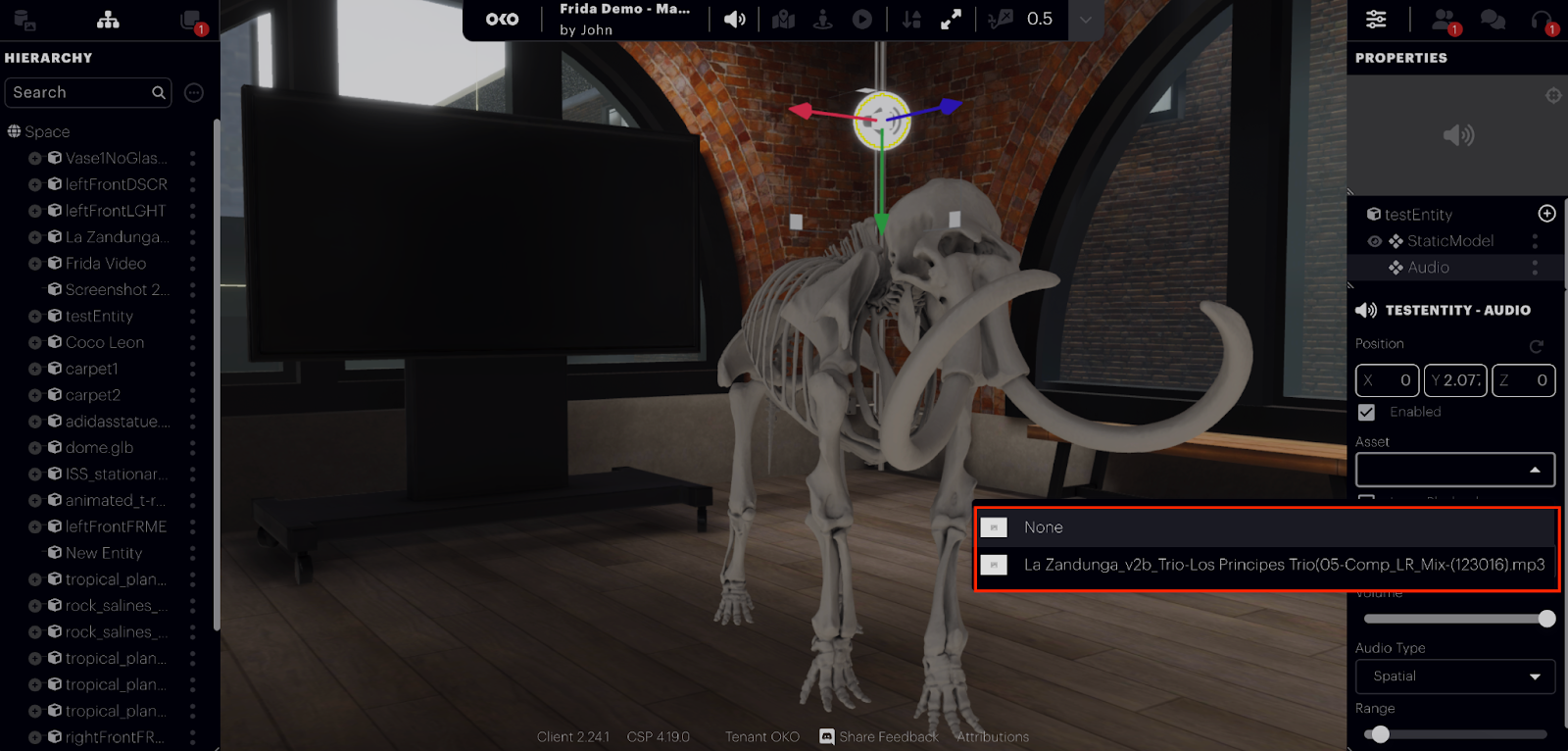Open the Attributions link
This screenshot has height=751, width=1568.
(993, 737)
